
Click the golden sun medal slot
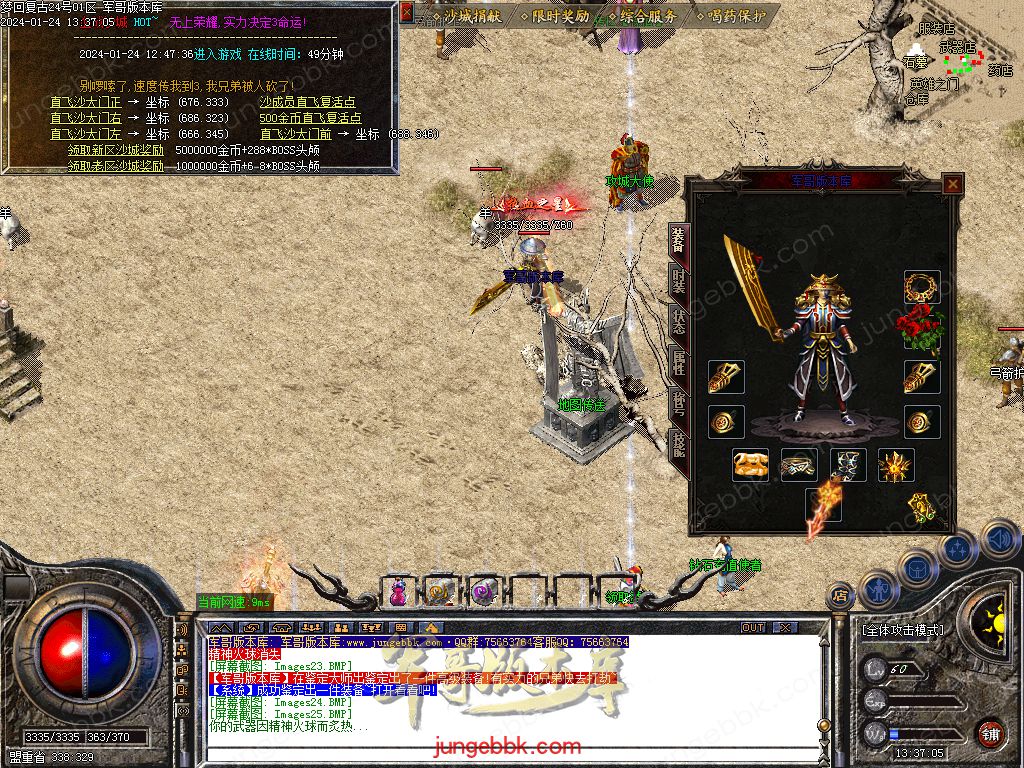coord(895,465)
